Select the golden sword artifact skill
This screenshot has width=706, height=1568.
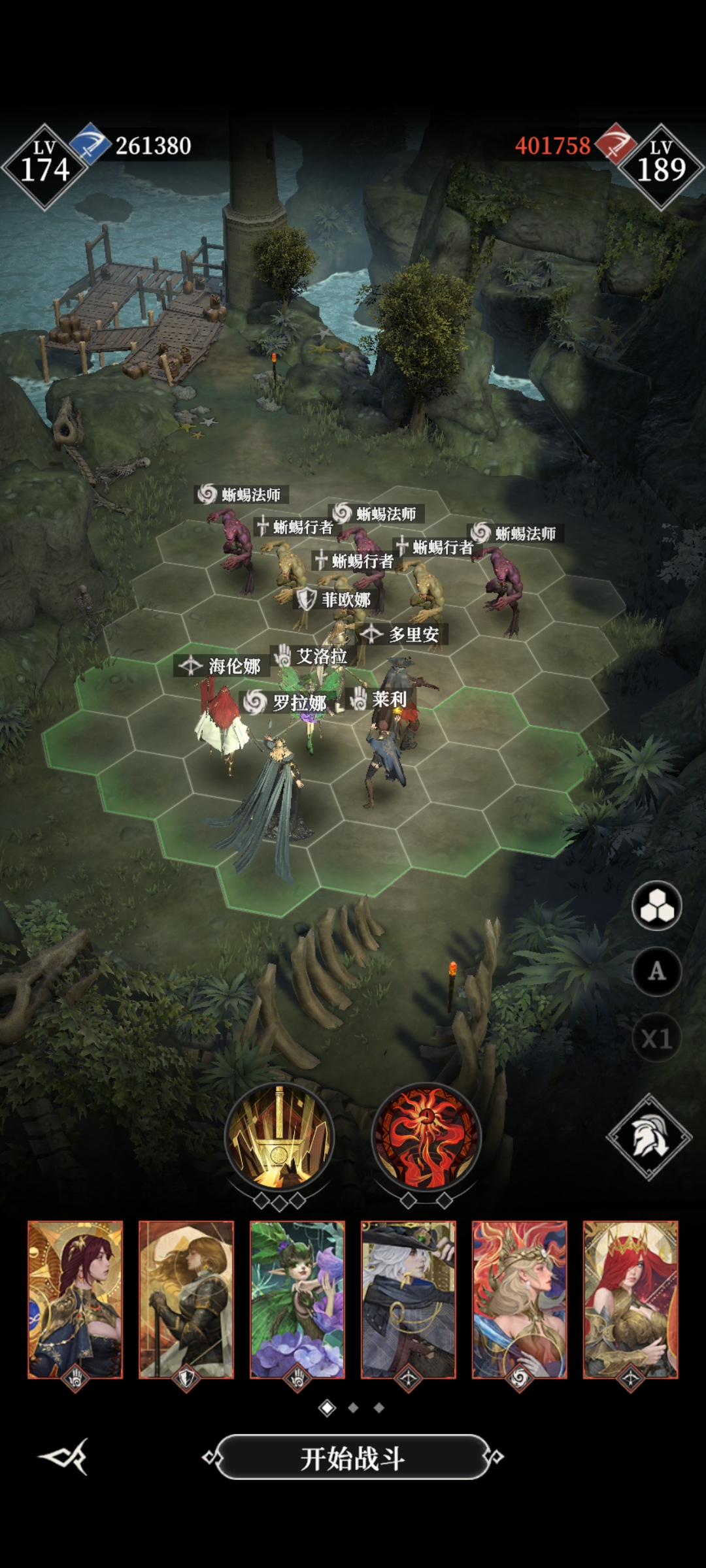[x=279, y=1137]
